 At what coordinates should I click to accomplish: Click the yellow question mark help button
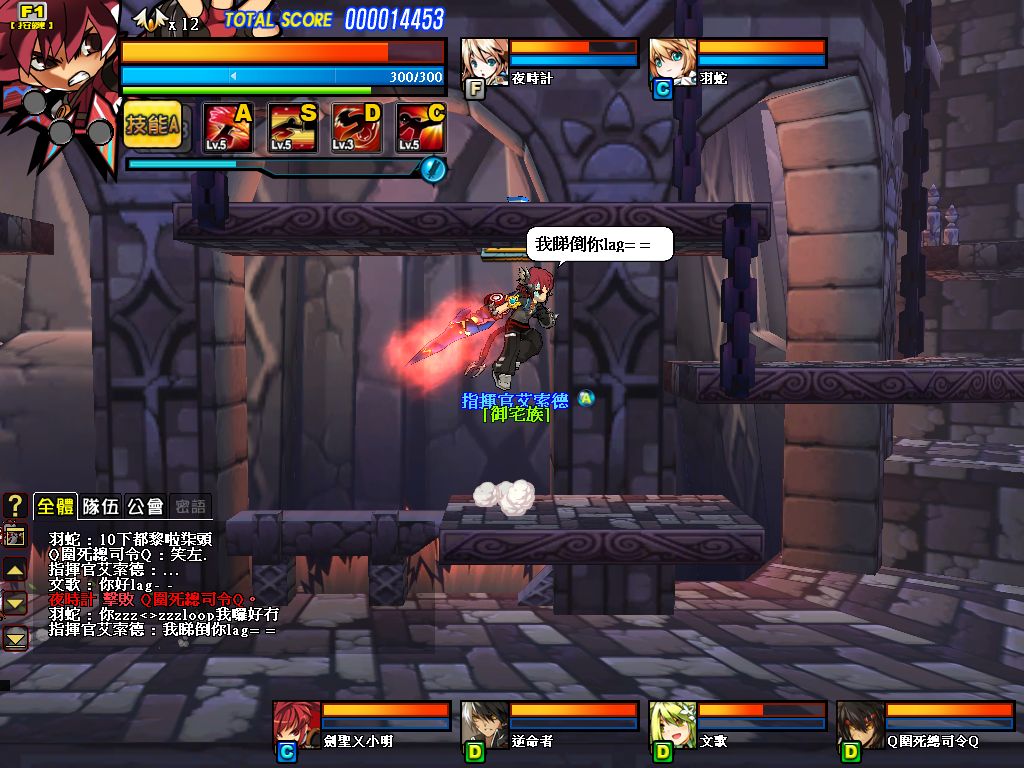tap(15, 505)
